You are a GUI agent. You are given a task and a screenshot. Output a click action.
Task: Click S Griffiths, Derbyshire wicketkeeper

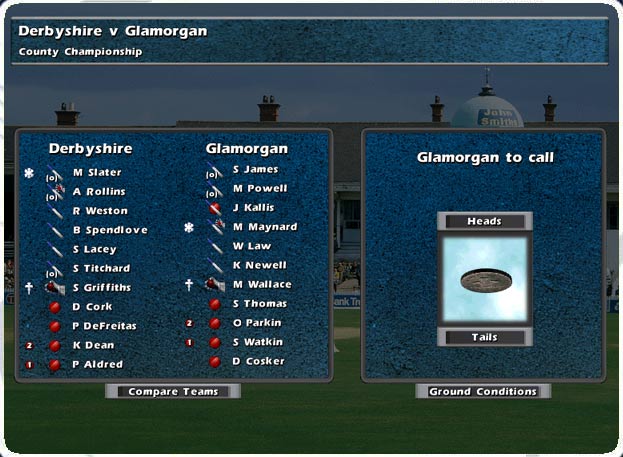click(101, 288)
